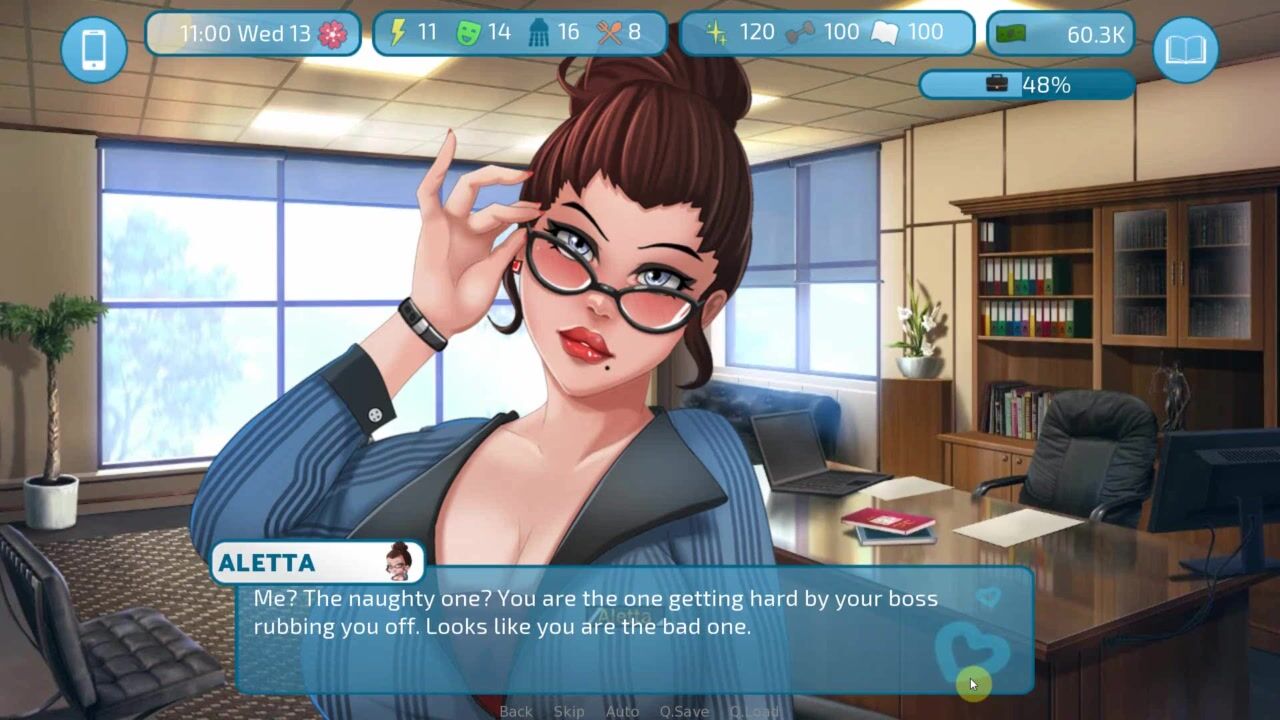Activate Skip in the quick menu

tap(569, 711)
